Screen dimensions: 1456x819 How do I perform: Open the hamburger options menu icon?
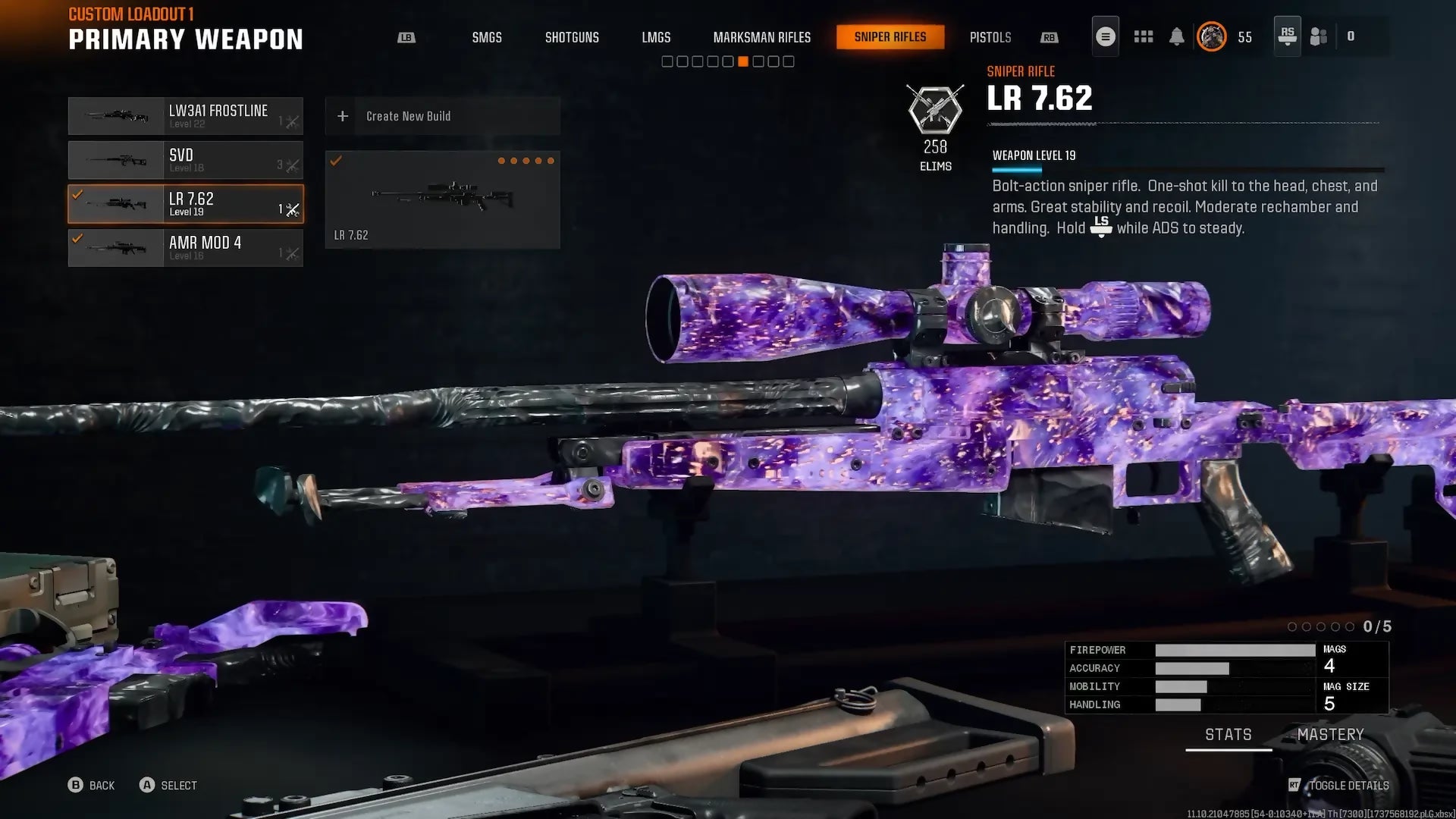1105,36
